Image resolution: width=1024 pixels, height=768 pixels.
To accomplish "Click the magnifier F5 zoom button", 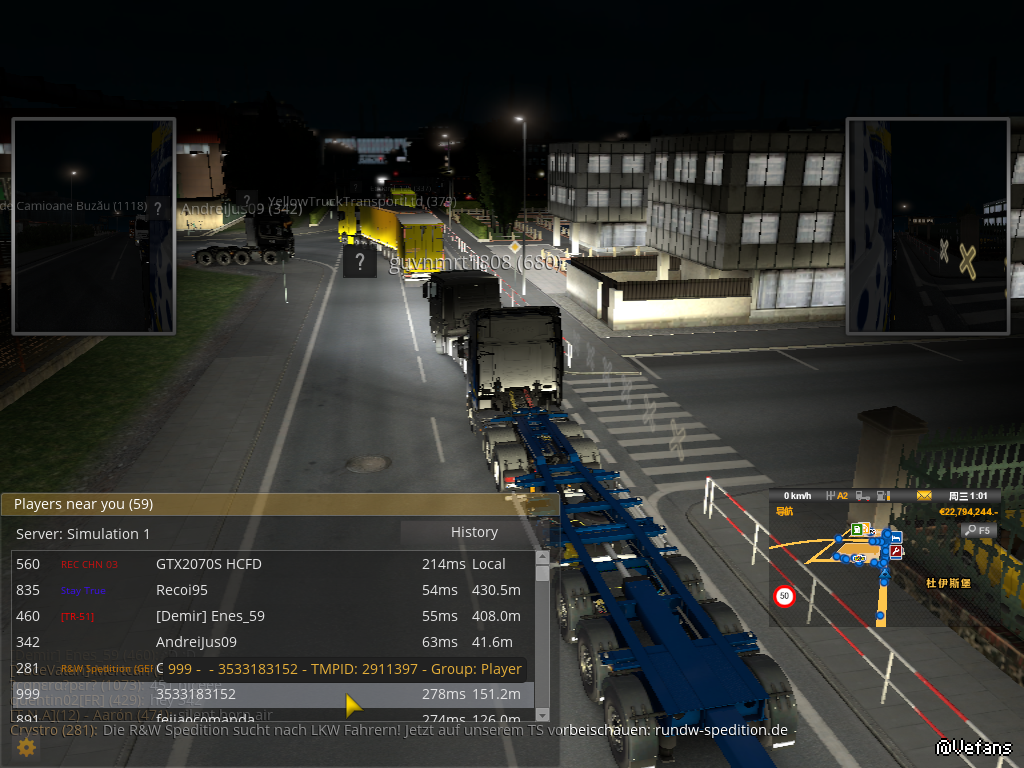I will coord(979,530).
